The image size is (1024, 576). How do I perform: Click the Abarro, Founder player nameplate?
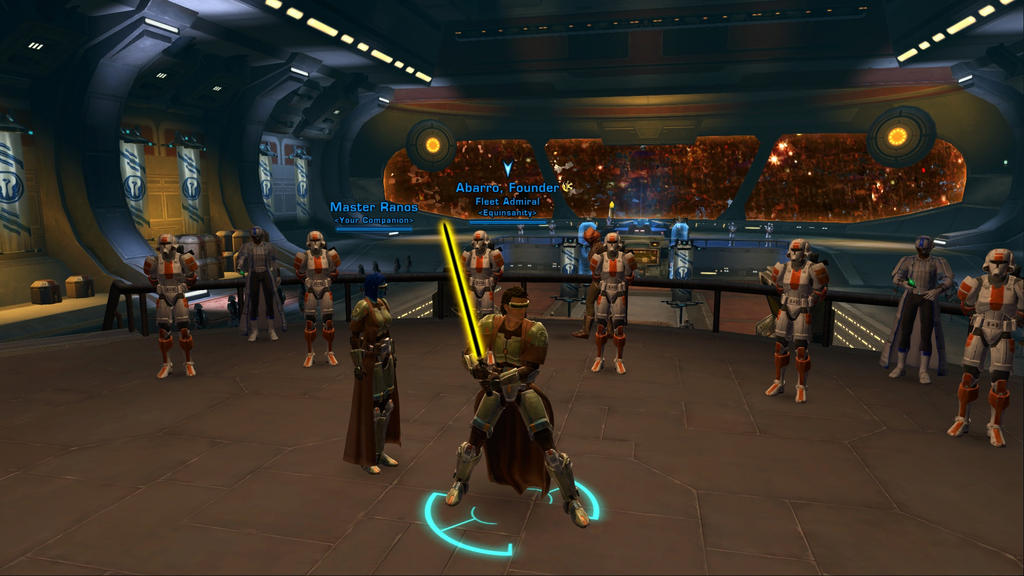[x=507, y=188]
